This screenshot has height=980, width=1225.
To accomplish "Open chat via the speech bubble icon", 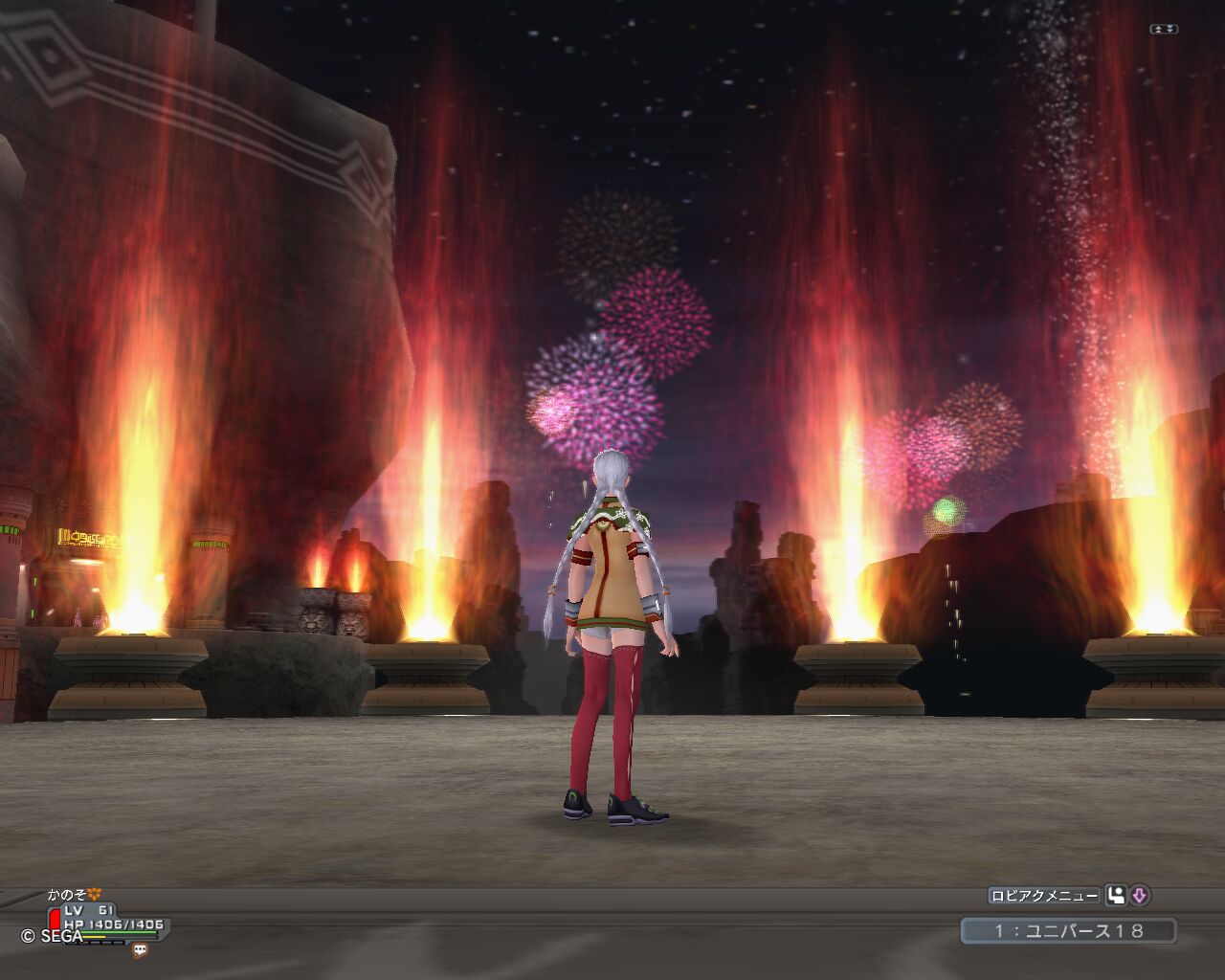I will (140, 950).
